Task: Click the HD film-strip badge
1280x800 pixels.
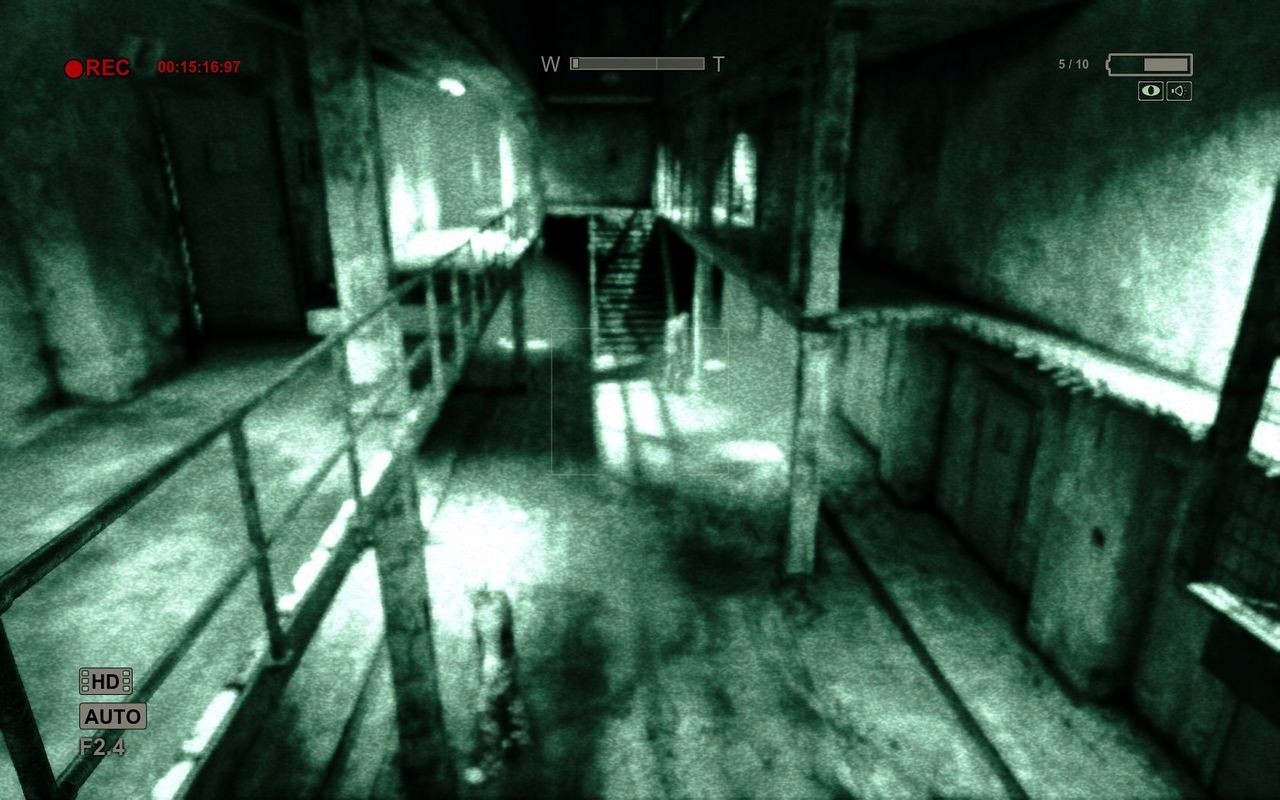Action: click(x=104, y=683)
